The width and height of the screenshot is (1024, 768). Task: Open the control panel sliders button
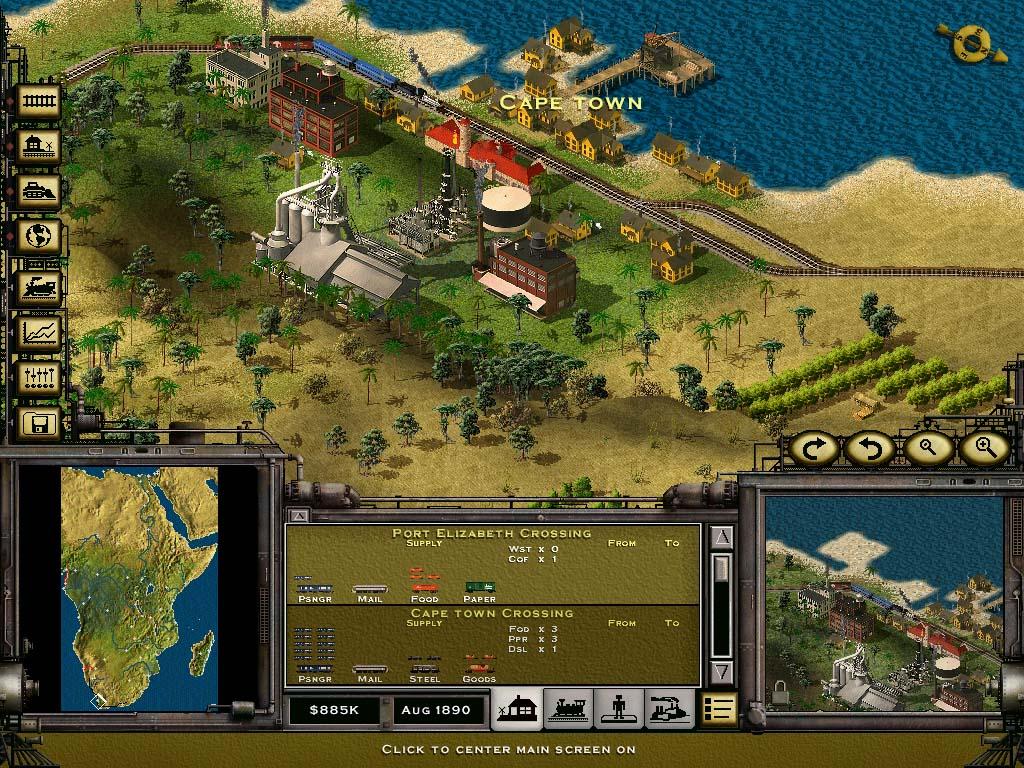tap(40, 378)
